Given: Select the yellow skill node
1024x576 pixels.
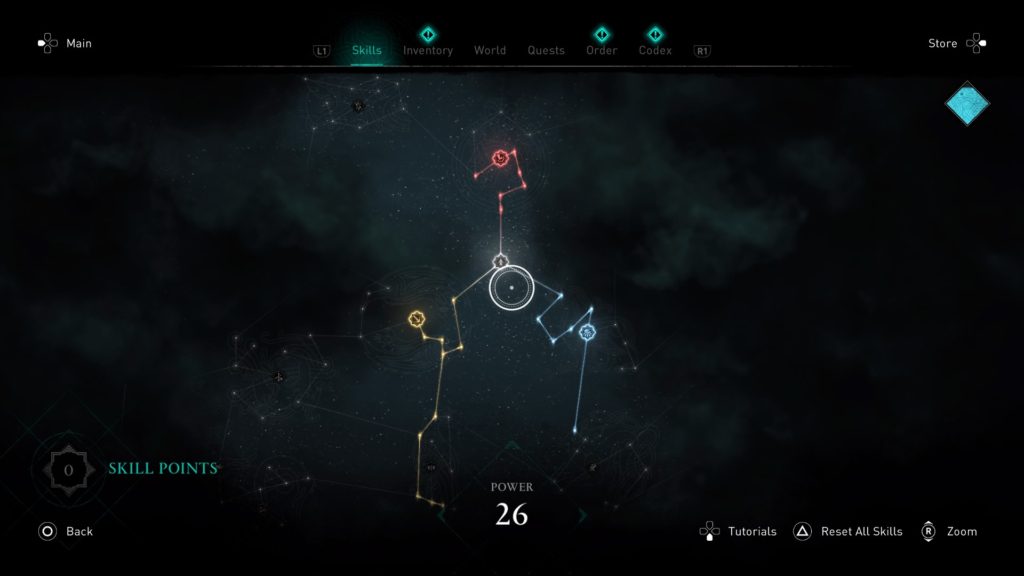Looking at the screenshot, I should pyautogui.click(x=417, y=318).
